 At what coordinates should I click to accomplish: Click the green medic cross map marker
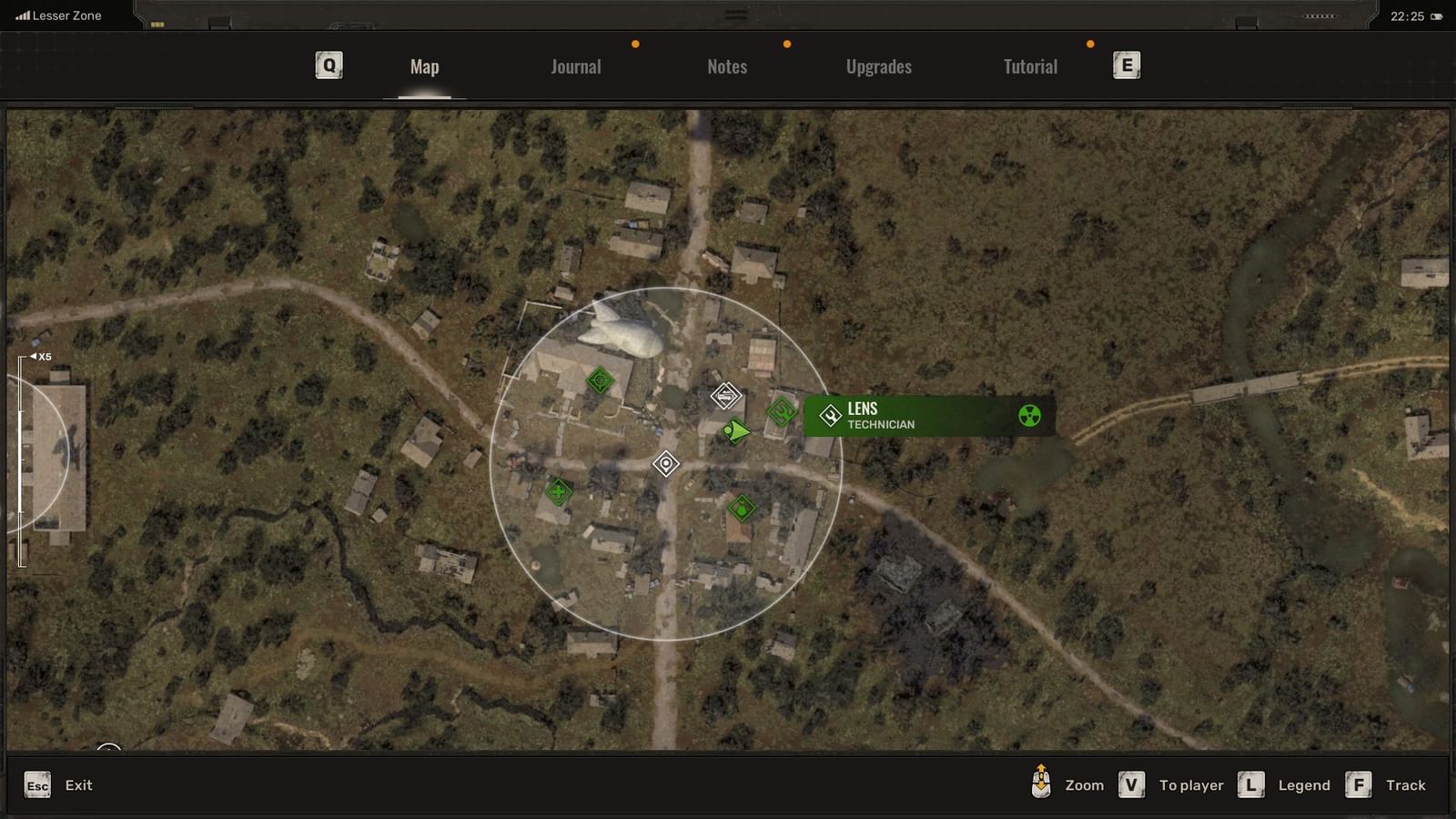tap(560, 491)
